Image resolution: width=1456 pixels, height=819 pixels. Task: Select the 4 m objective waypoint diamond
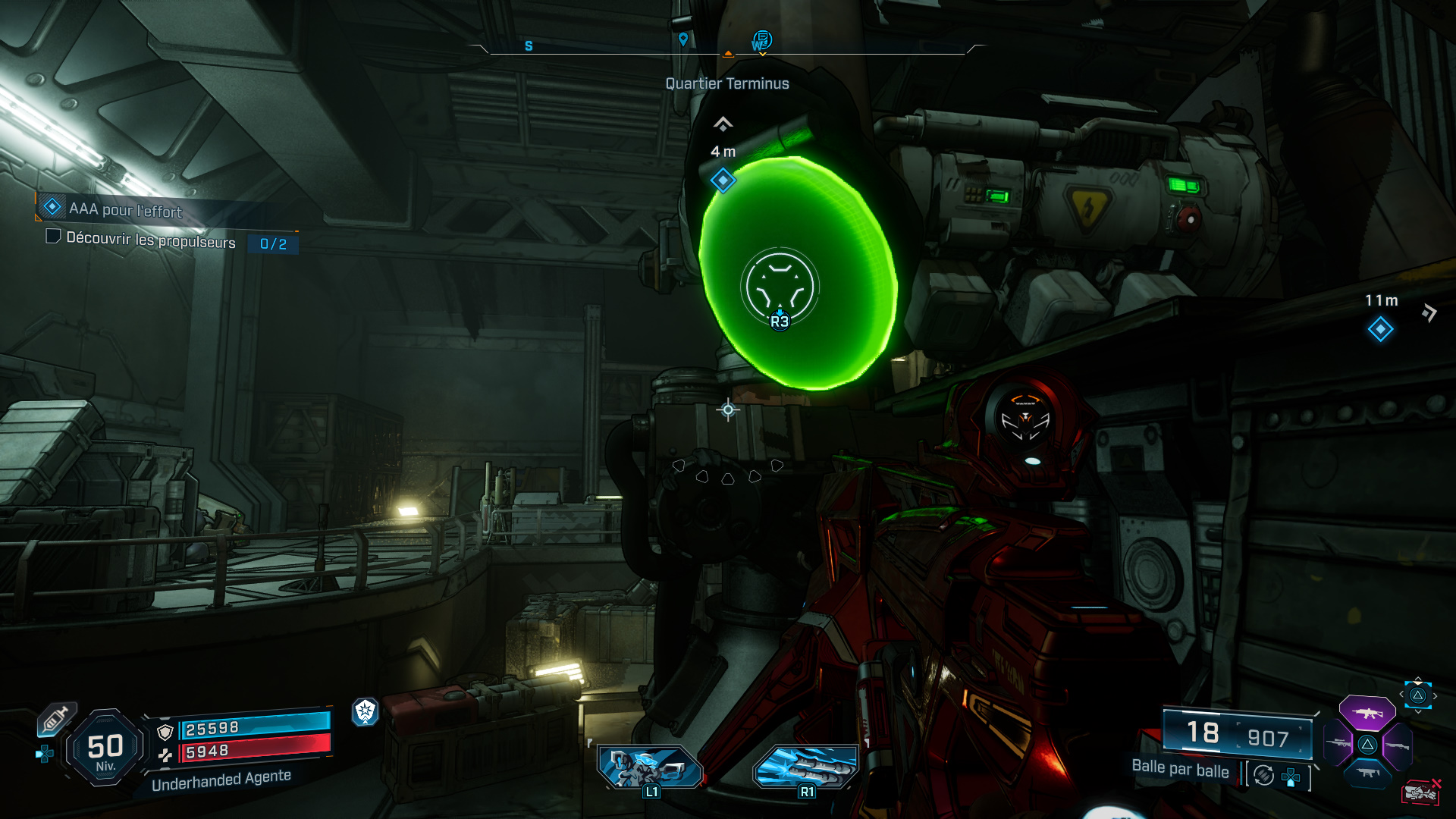coord(723,180)
